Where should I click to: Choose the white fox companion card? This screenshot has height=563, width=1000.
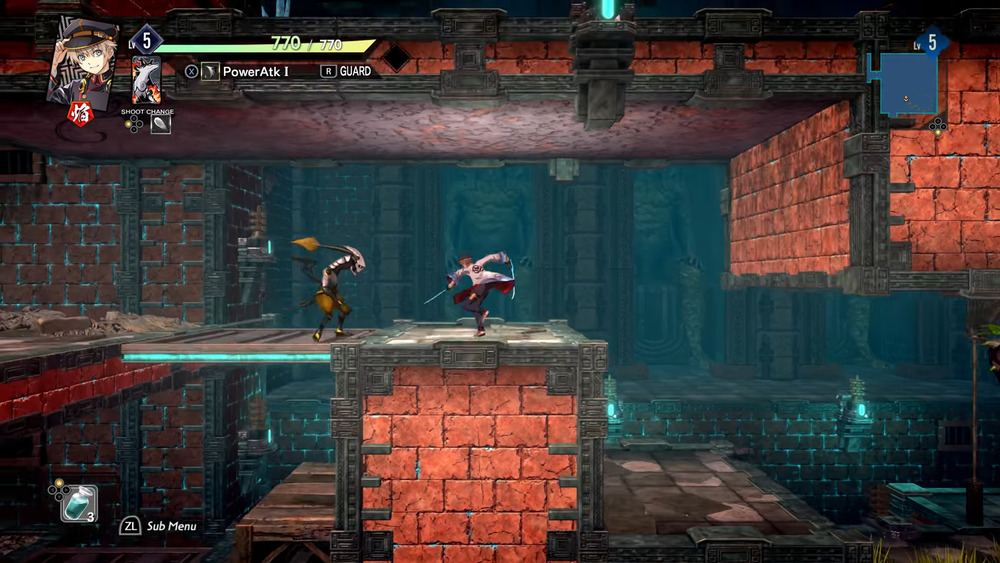pyautogui.click(x=146, y=80)
